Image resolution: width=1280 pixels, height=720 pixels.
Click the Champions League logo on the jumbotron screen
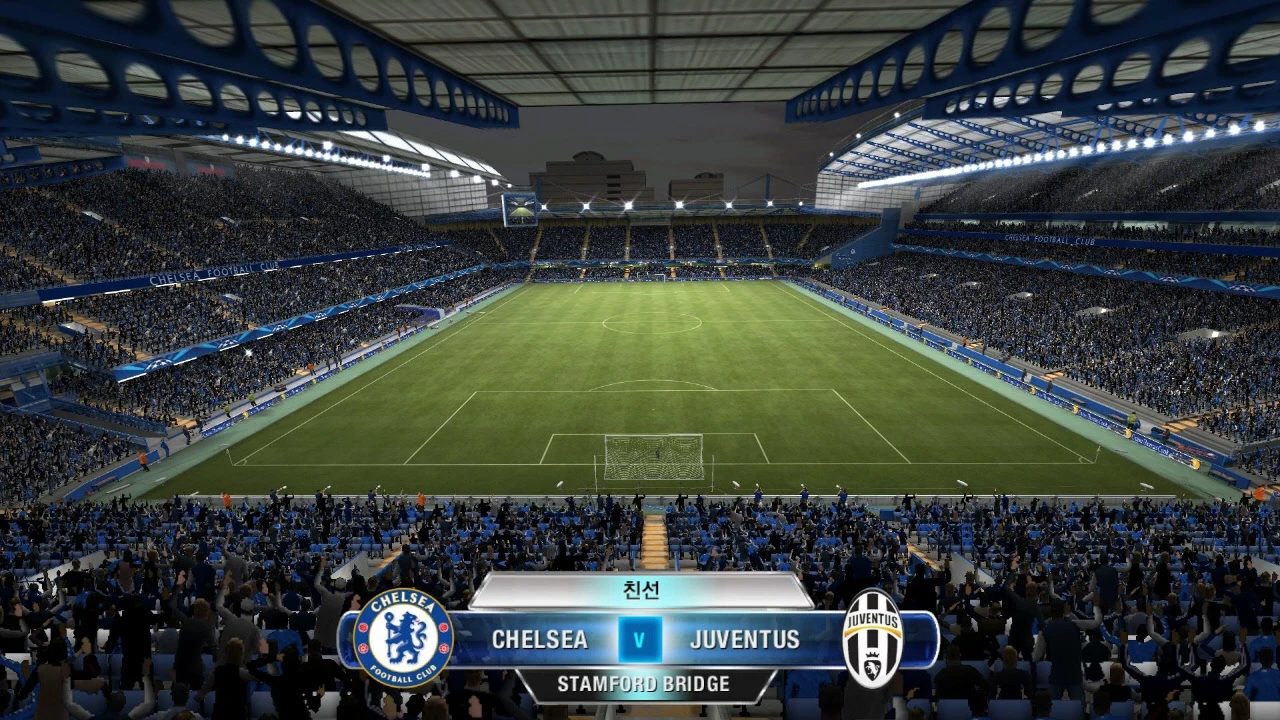click(521, 208)
